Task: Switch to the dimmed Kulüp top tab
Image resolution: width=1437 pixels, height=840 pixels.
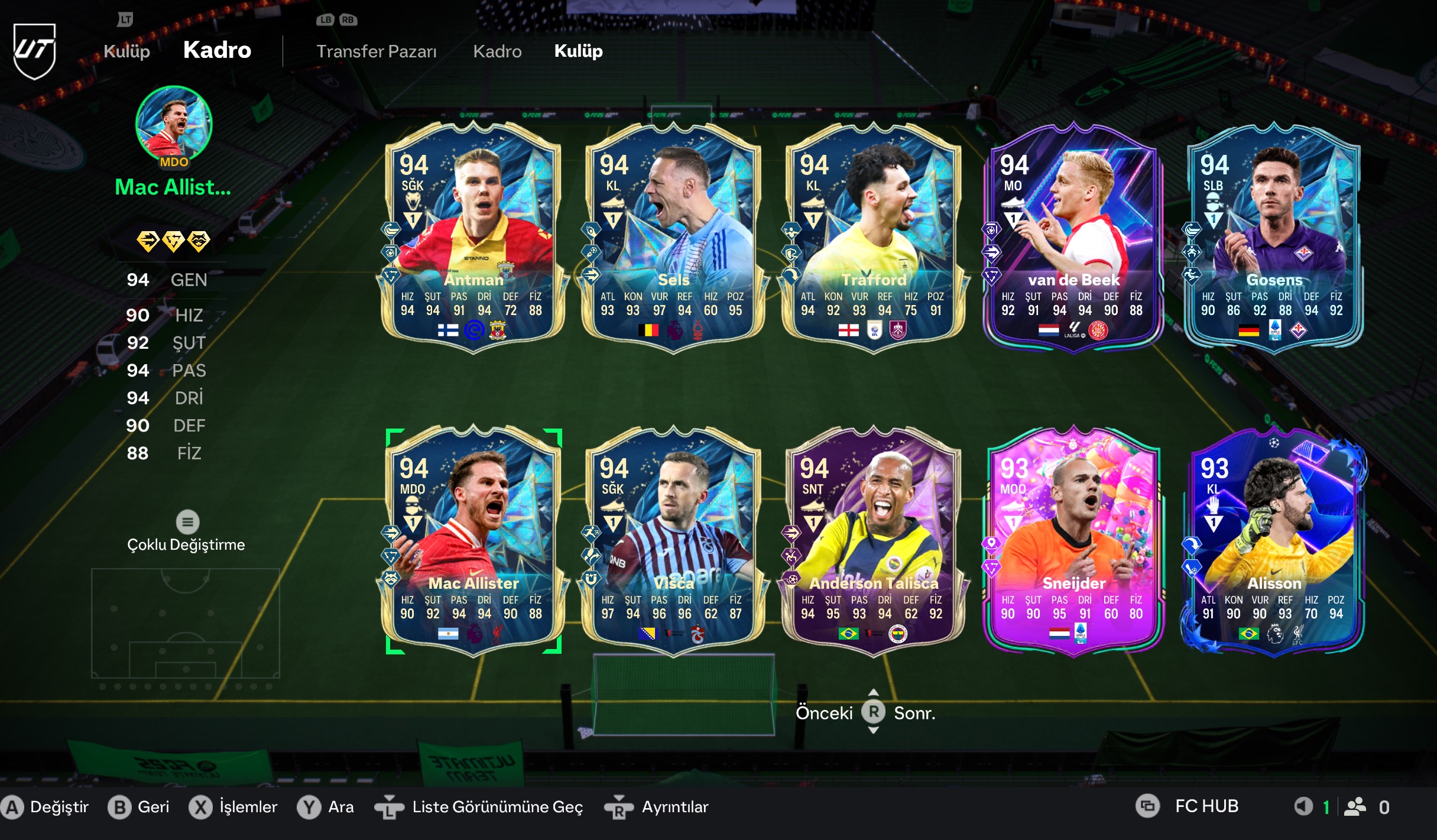Action: point(126,51)
